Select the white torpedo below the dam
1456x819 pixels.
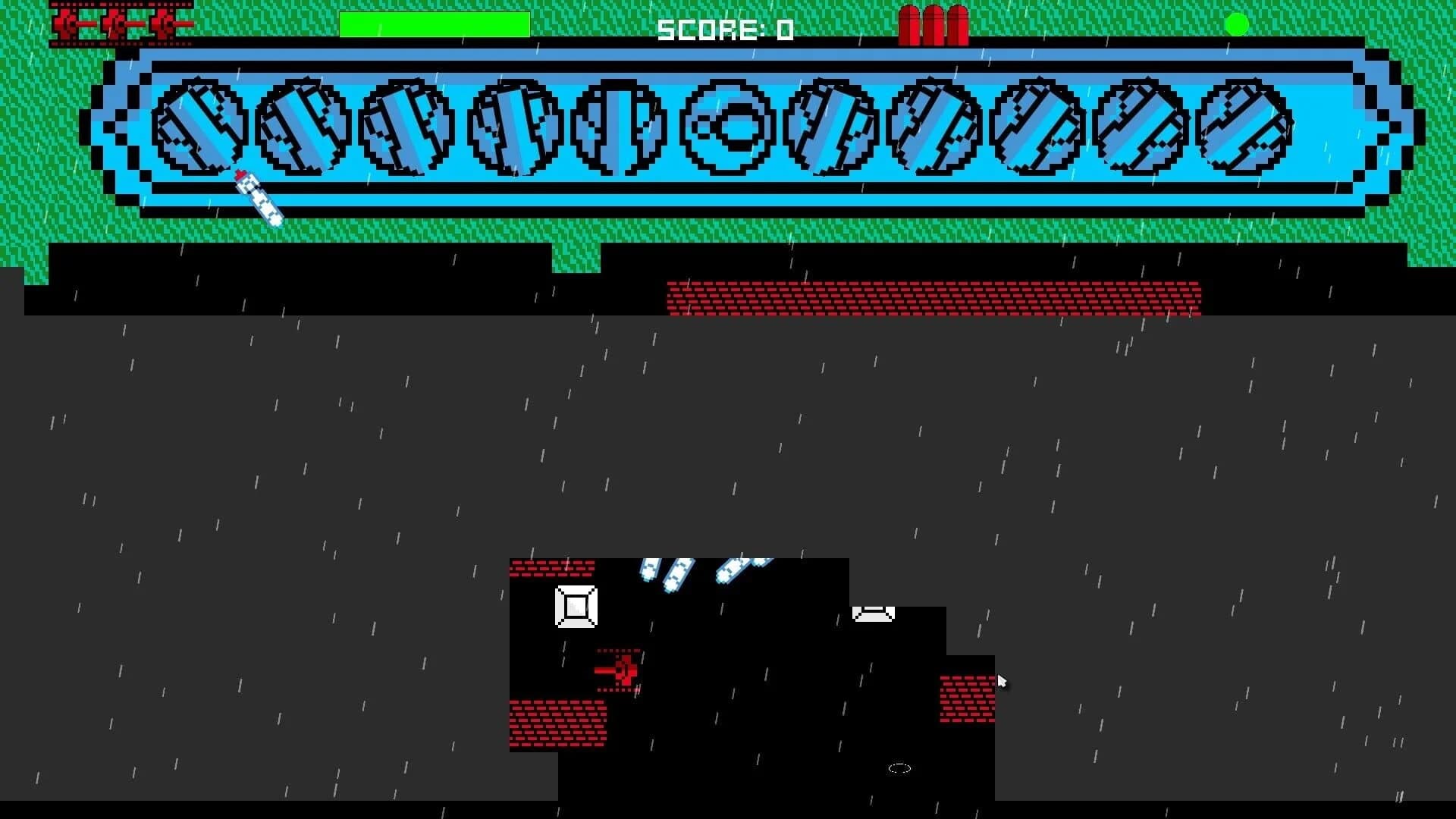click(260, 199)
